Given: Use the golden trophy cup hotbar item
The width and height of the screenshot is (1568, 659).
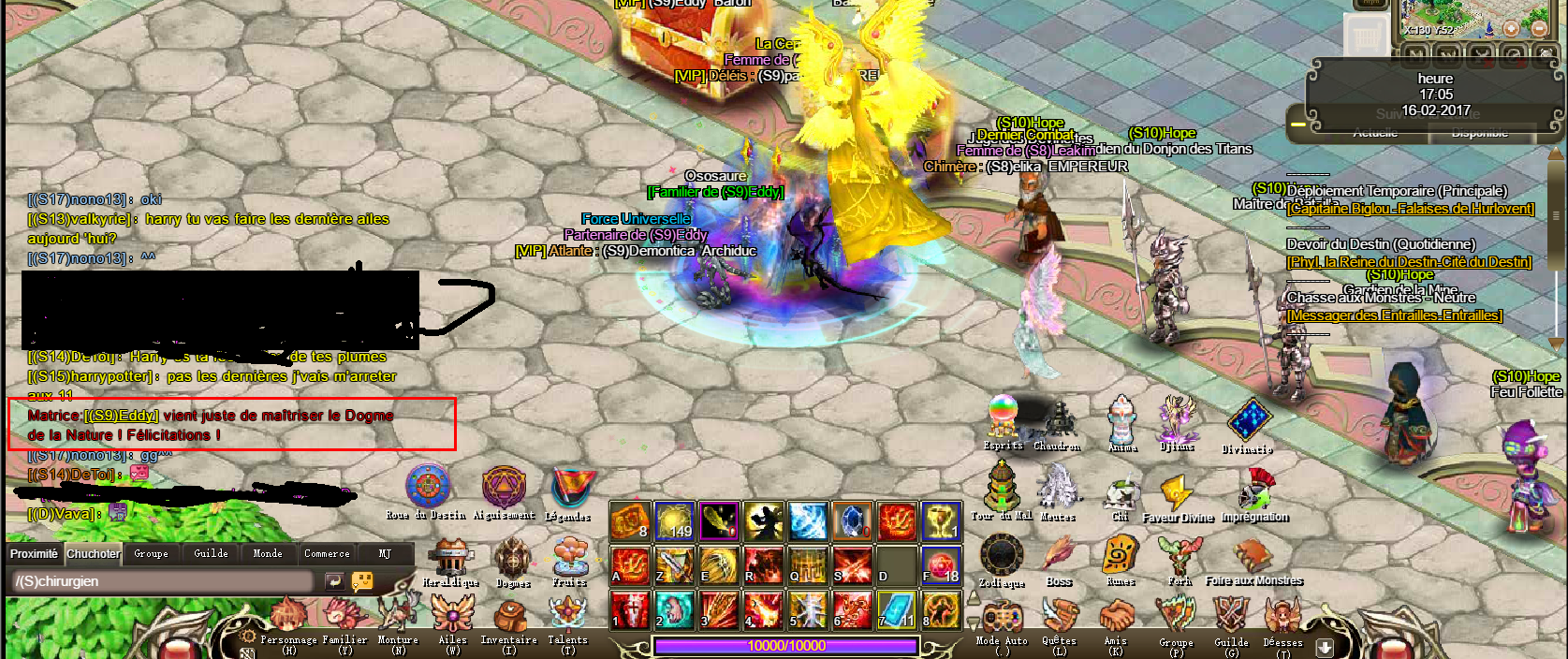Looking at the screenshot, I should coord(941,521).
